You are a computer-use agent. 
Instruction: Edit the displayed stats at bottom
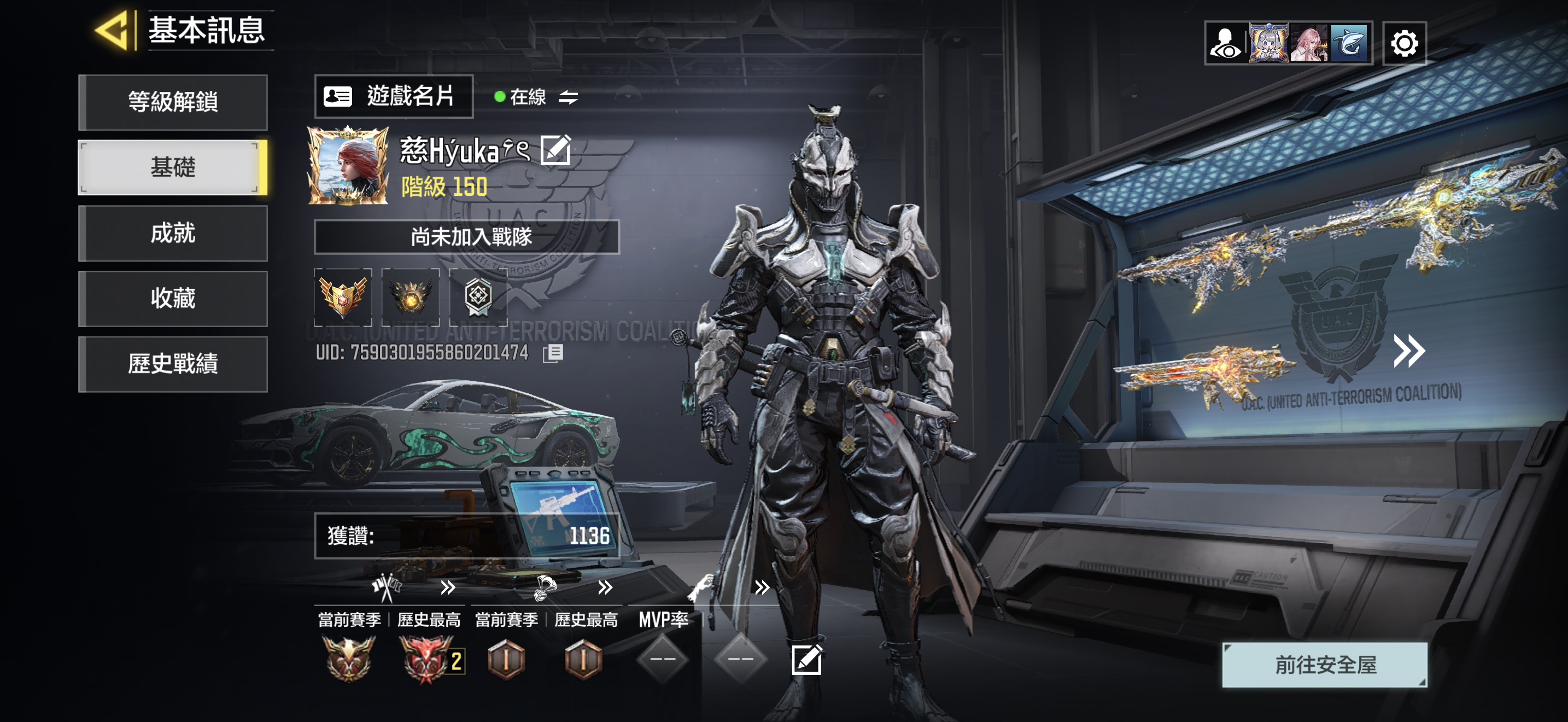pos(806,659)
